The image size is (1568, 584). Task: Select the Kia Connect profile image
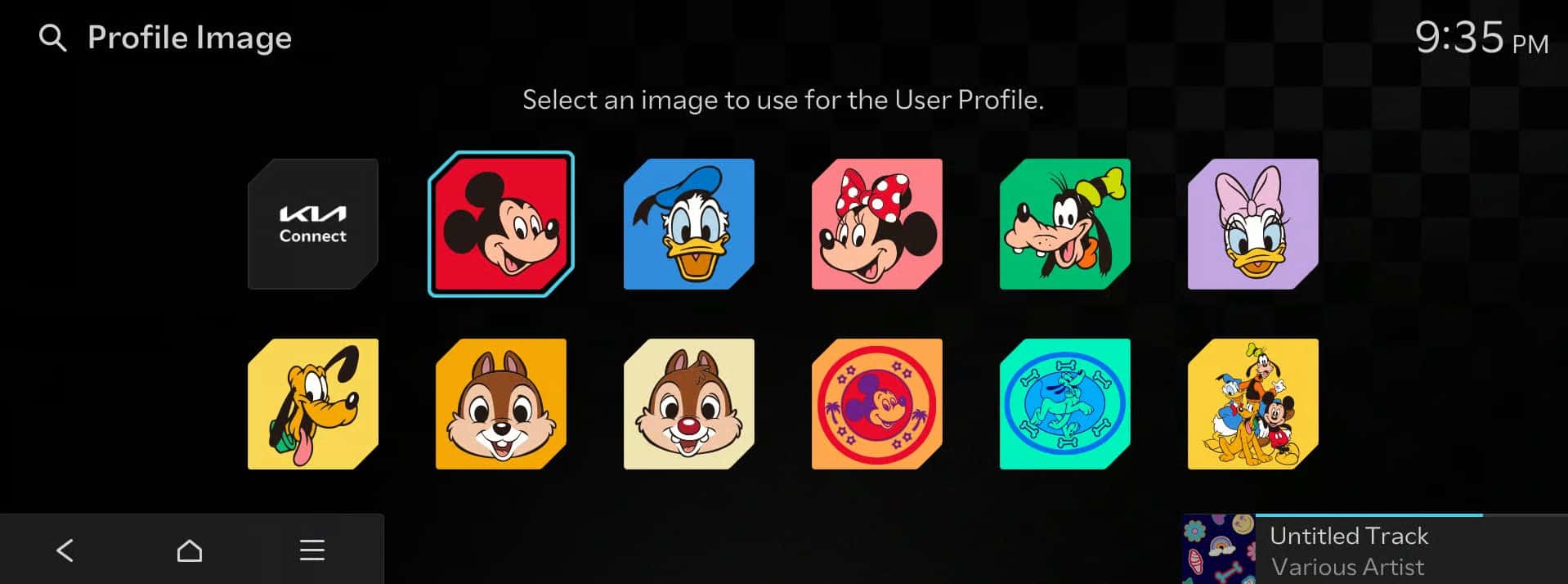pos(312,224)
